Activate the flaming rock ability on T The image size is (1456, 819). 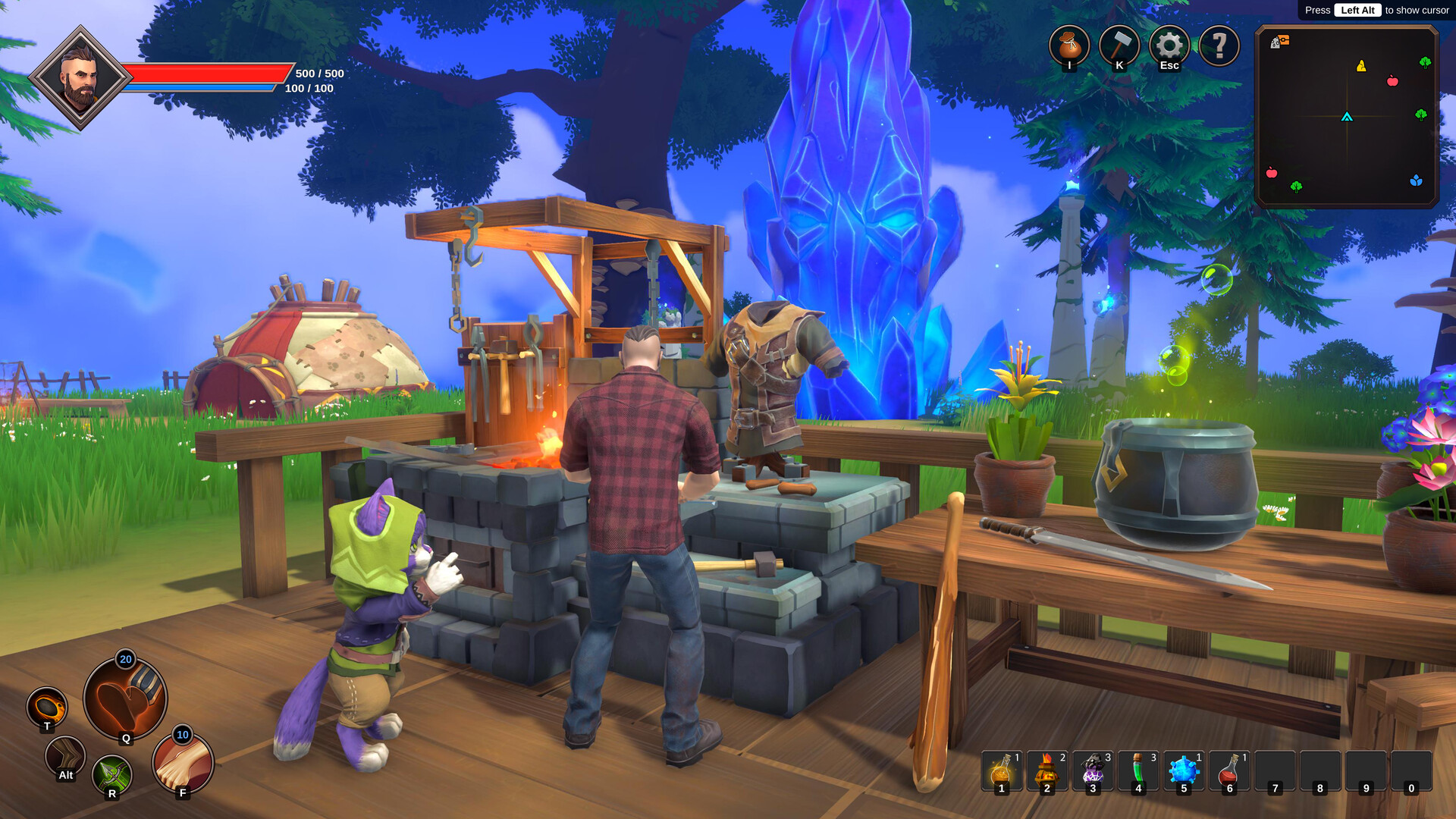[47, 708]
